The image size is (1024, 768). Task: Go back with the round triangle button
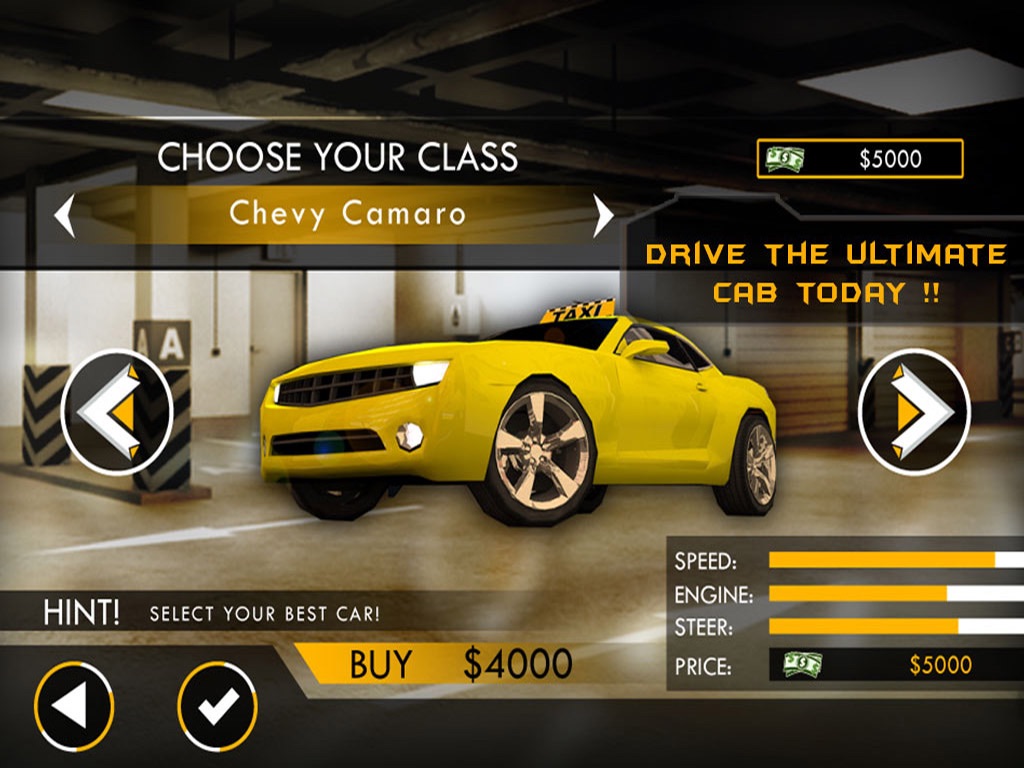tap(74, 707)
